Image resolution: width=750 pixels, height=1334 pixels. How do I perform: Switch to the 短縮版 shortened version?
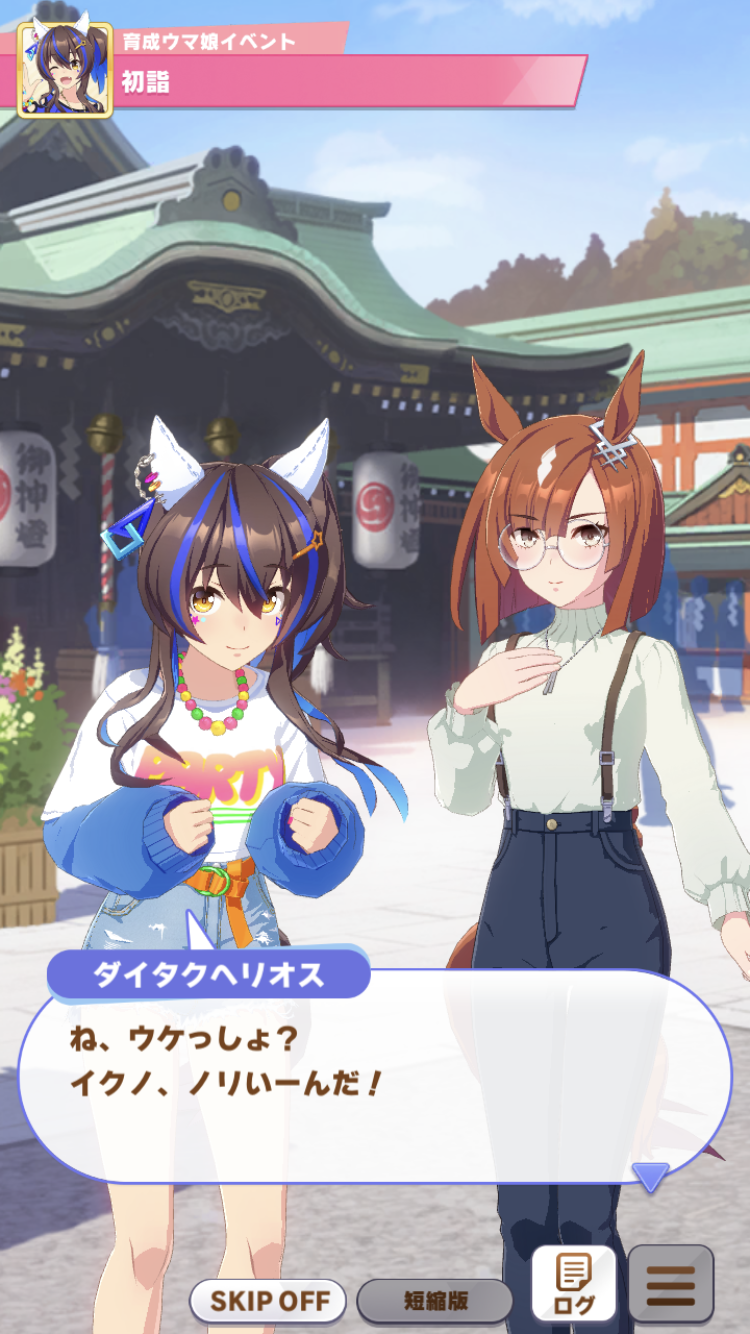coord(435,1301)
